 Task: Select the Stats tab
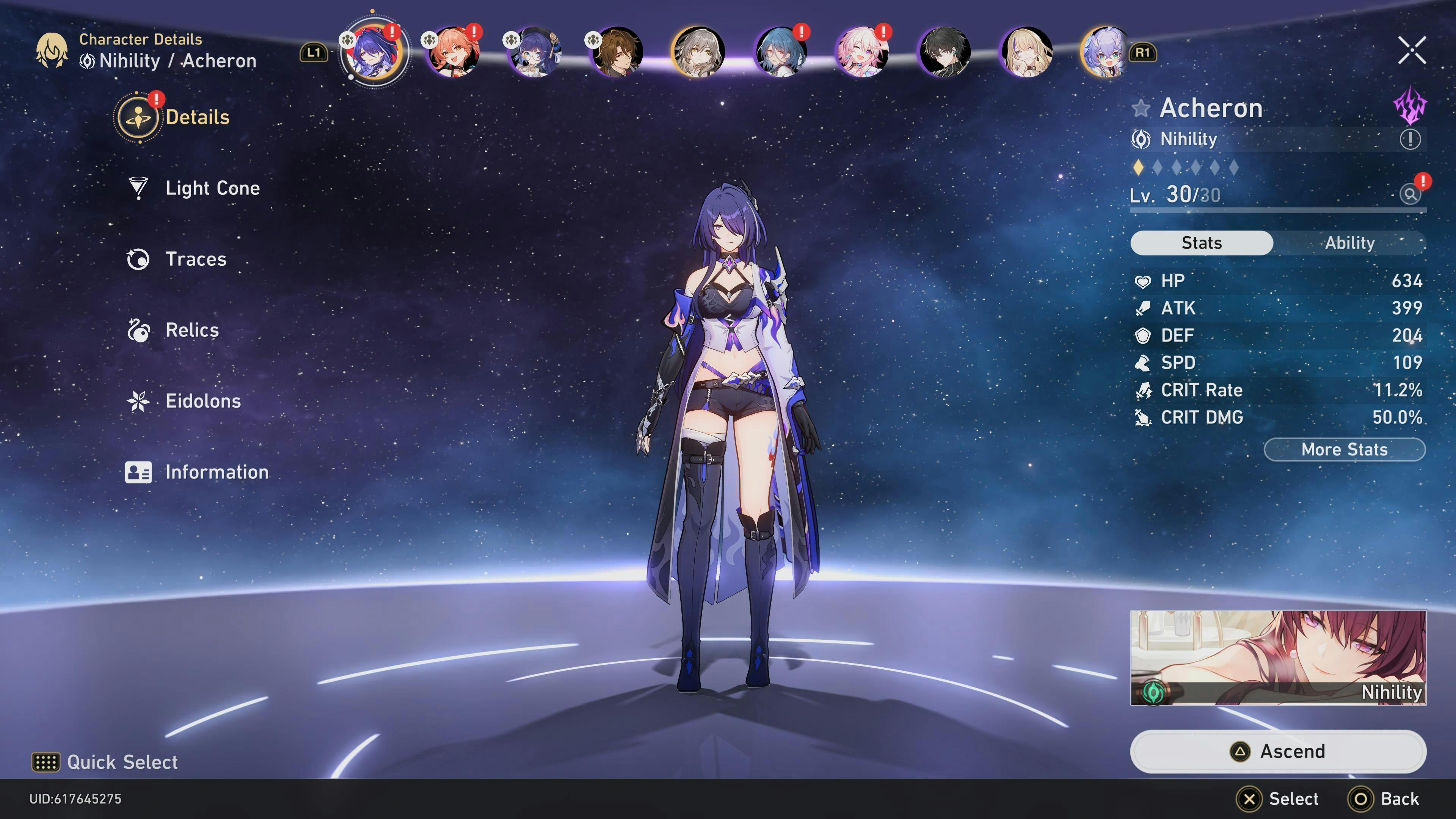point(1201,243)
